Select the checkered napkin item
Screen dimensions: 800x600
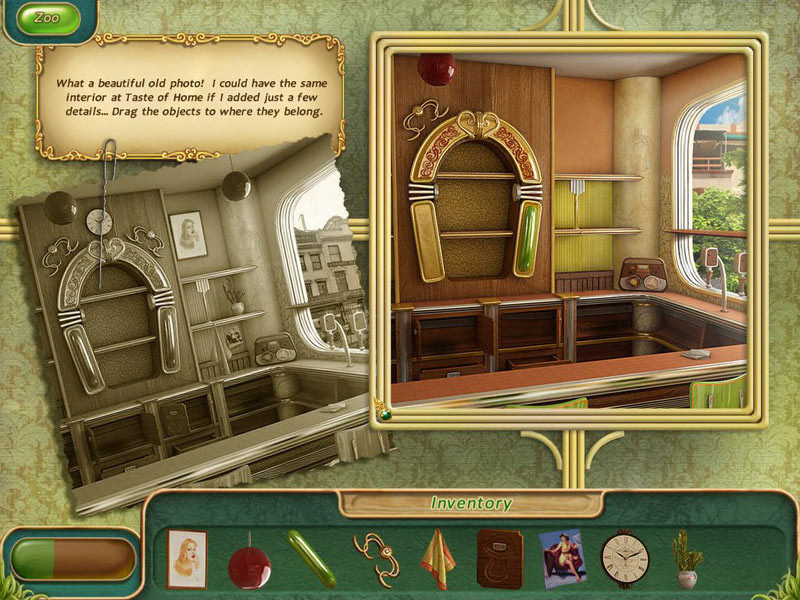[437, 558]
